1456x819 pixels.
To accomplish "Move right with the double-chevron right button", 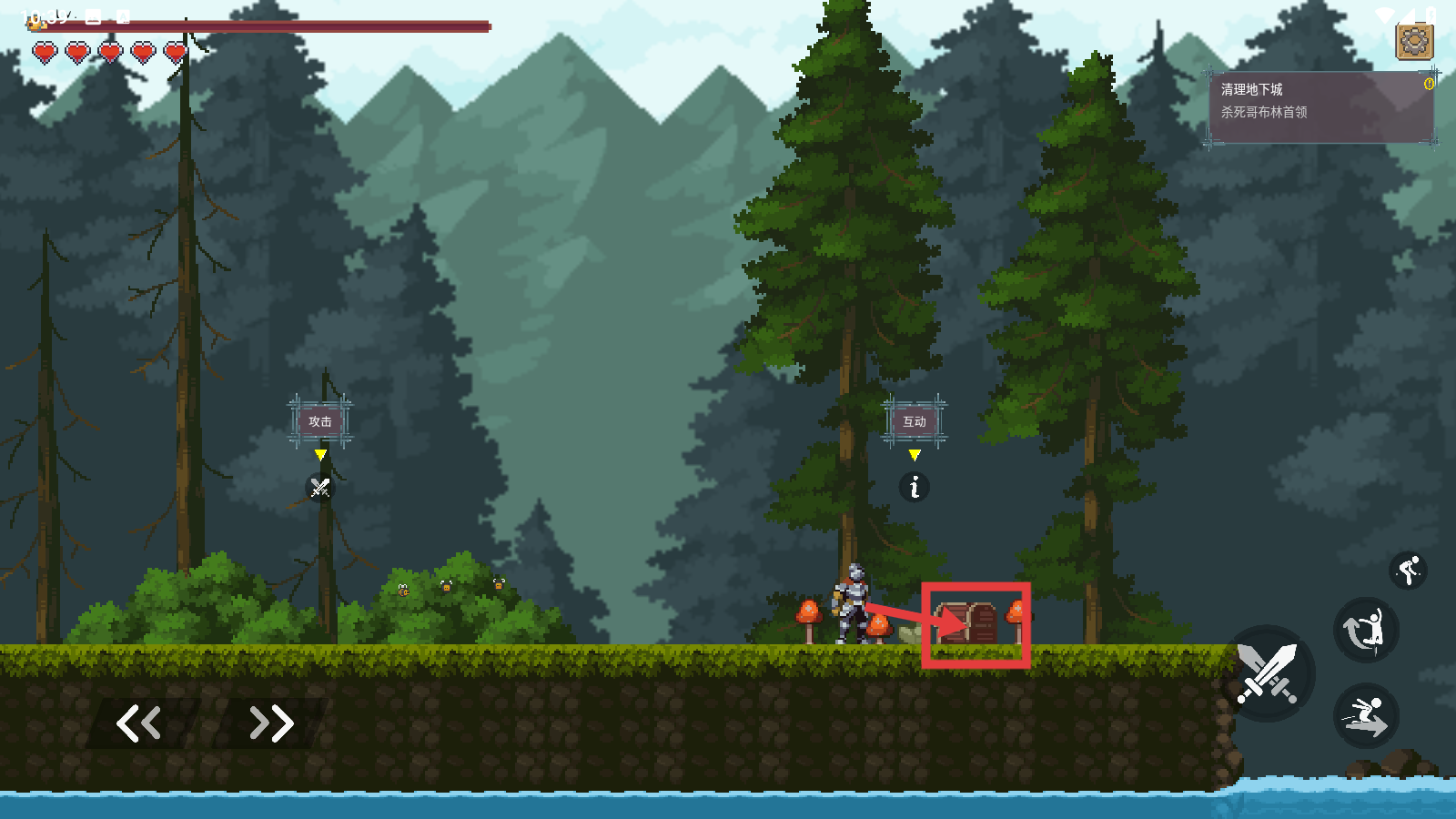I will [271, 723].
